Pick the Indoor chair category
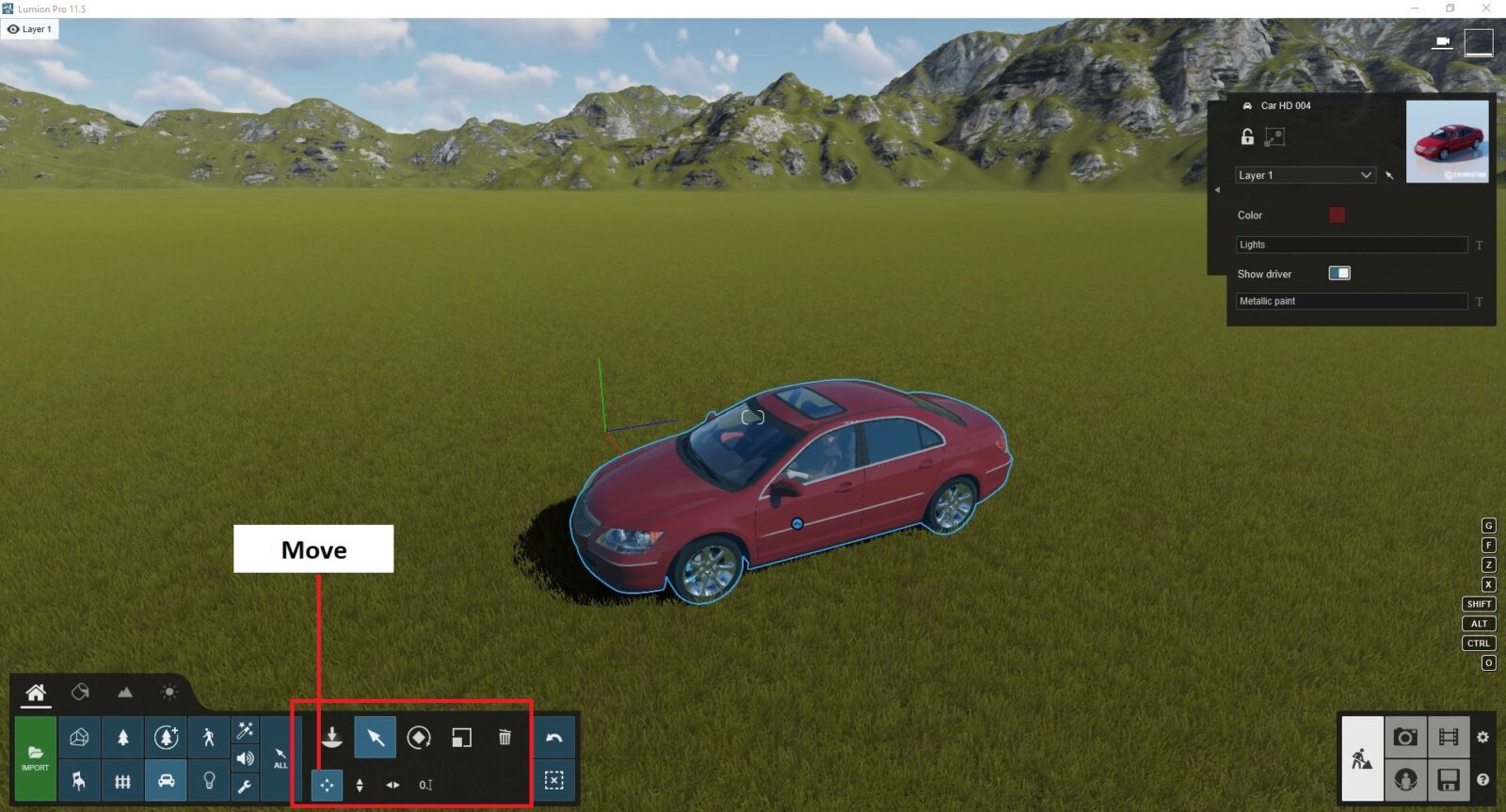1506x812 pixels. tap(79, 781)
